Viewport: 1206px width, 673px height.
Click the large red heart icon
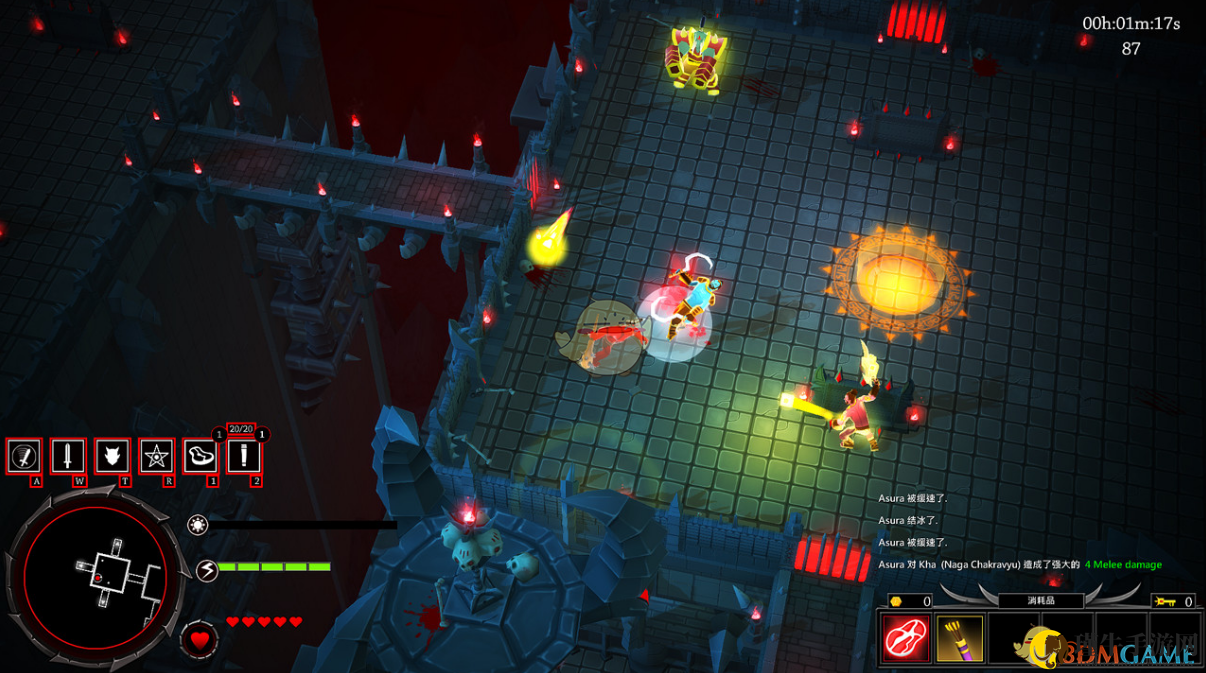click(x=199, y=639)
